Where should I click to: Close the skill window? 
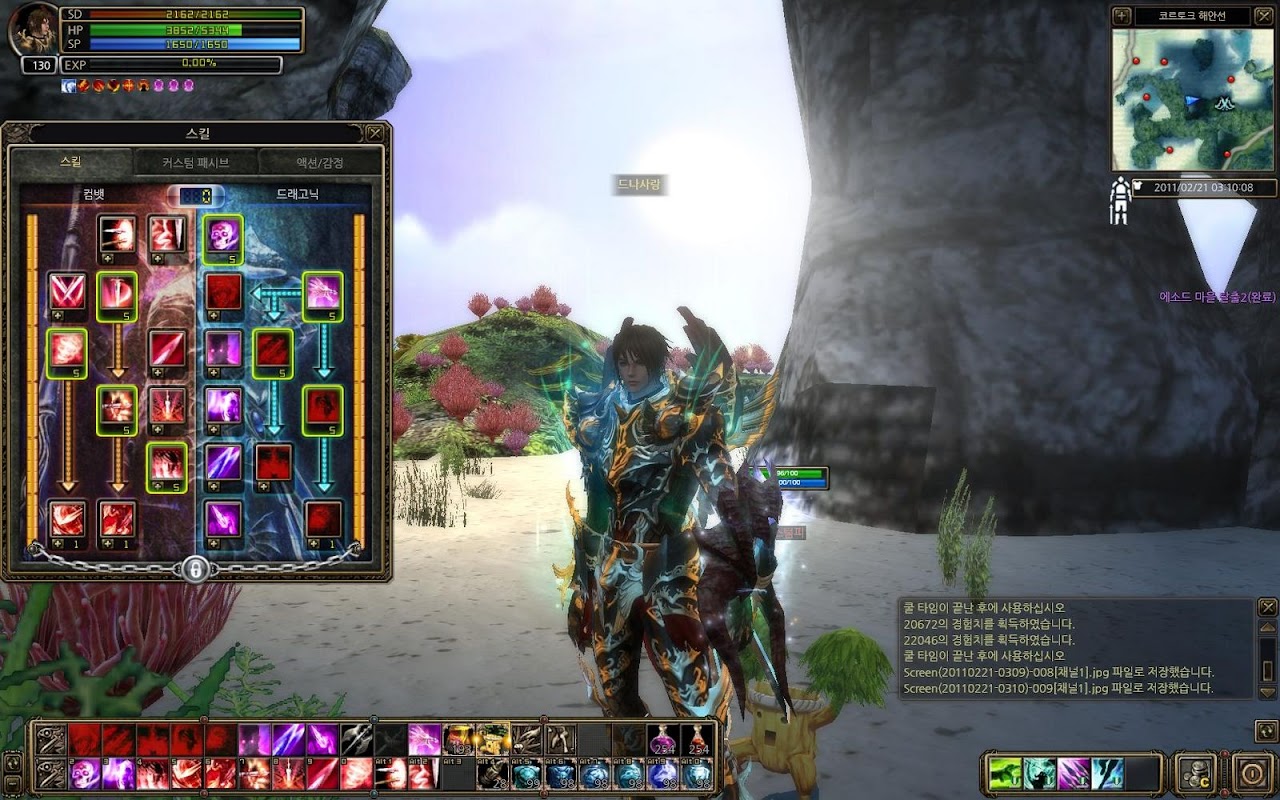pyautogui.click(x=375, y=132)
